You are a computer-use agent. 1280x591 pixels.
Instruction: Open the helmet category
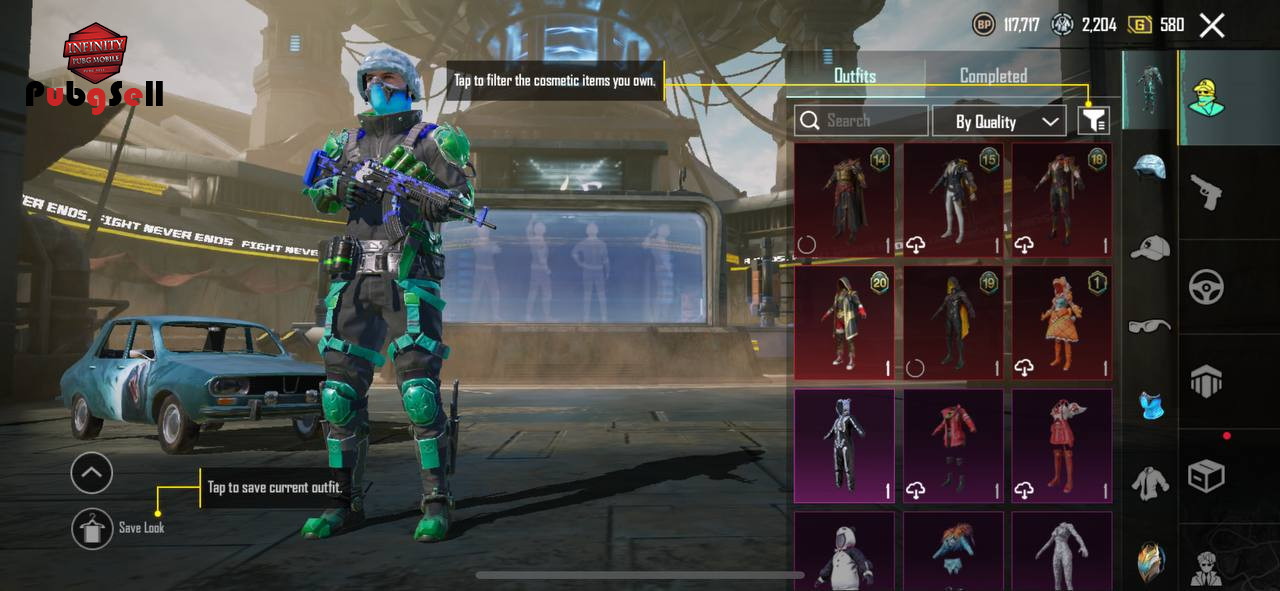(x=1150, y=167)
